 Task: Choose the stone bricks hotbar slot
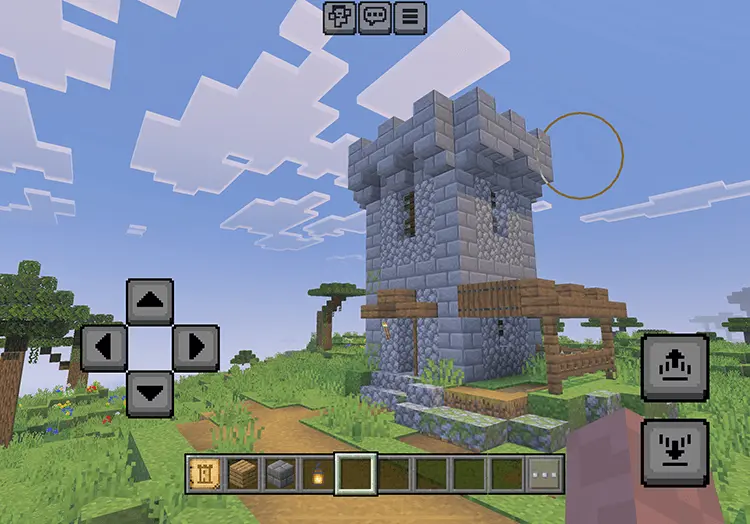click(x=281, y=474)
